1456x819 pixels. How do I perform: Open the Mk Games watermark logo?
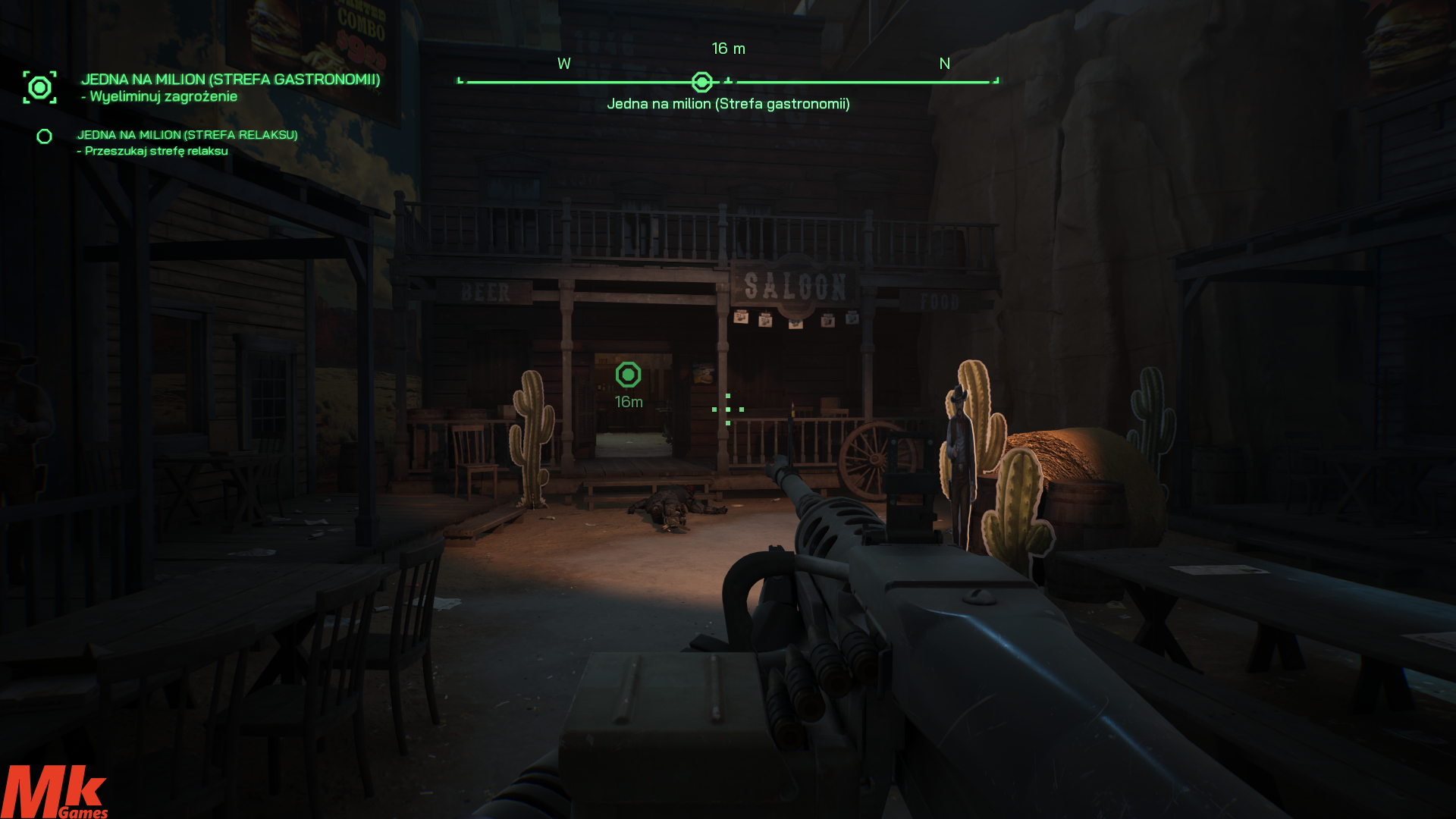55,792
